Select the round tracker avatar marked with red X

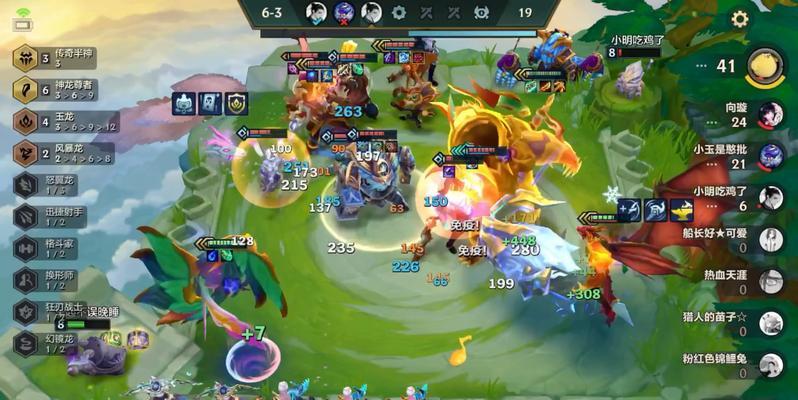pyautogui.click(x=344, y=13)
